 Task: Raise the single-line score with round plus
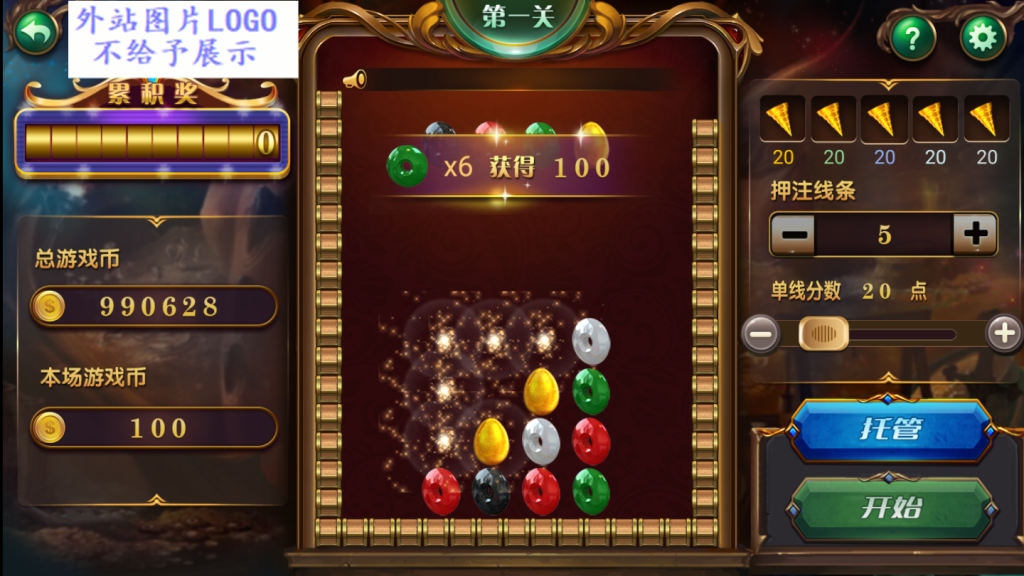(1004, 333)
